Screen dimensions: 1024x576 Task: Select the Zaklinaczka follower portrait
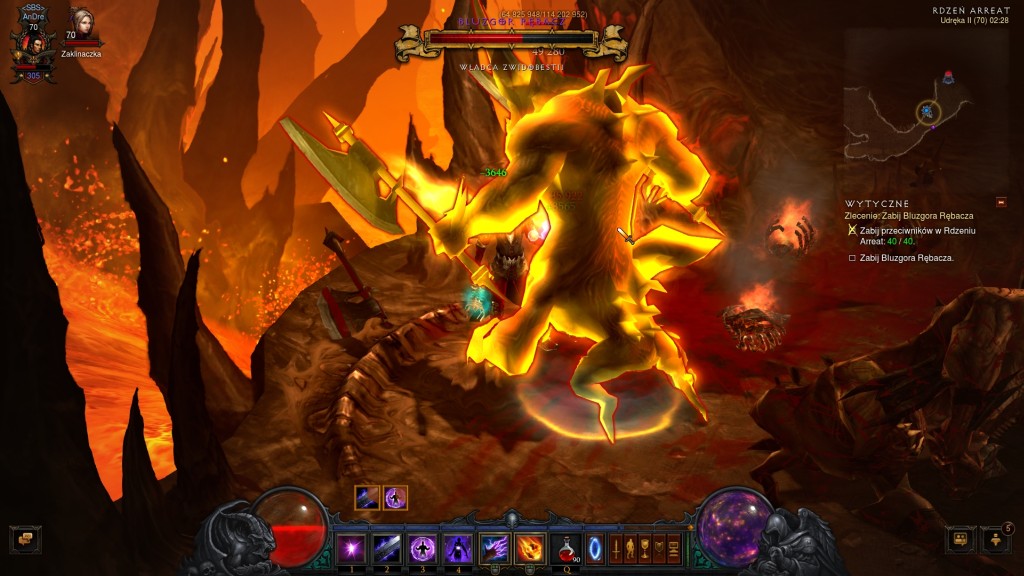tap(80, 23)
